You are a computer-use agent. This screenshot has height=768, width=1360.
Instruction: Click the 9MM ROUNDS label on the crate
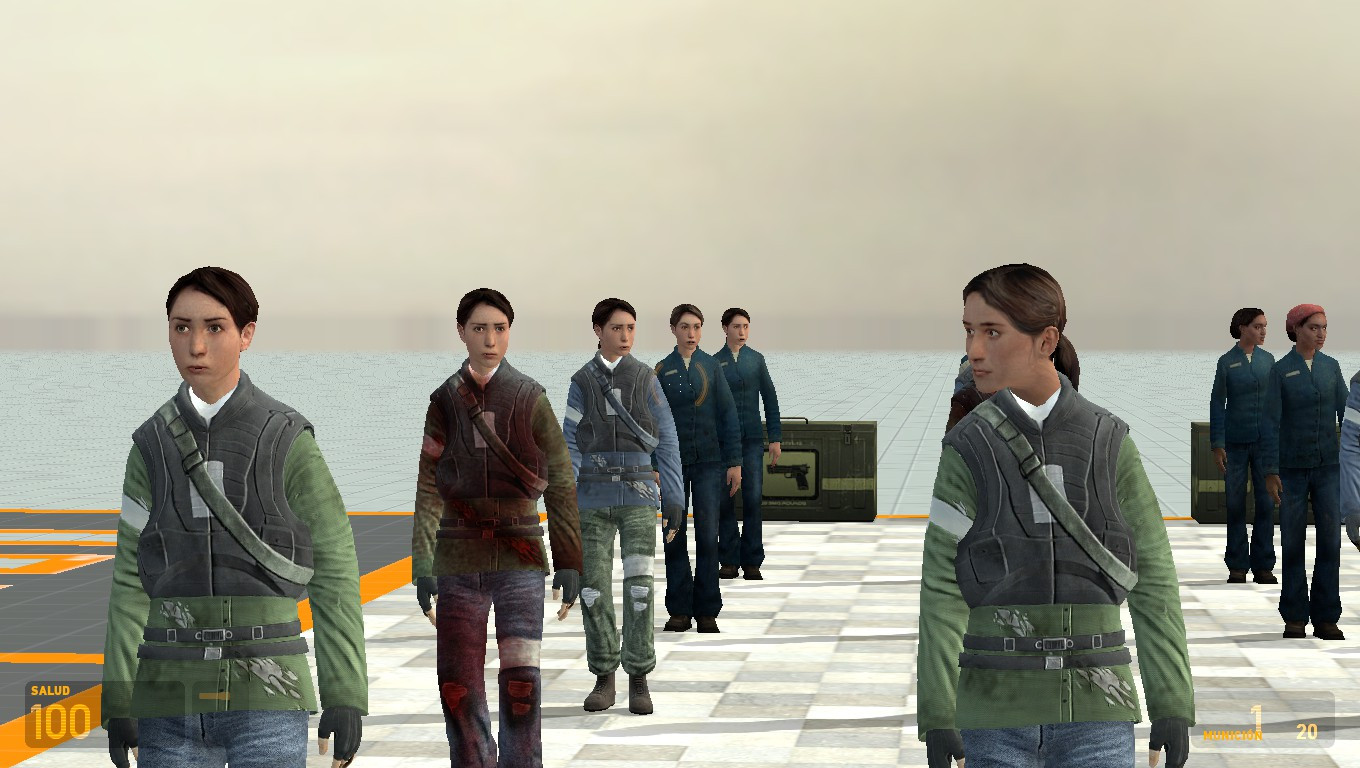pyautogui.click(x=785, y=502)
